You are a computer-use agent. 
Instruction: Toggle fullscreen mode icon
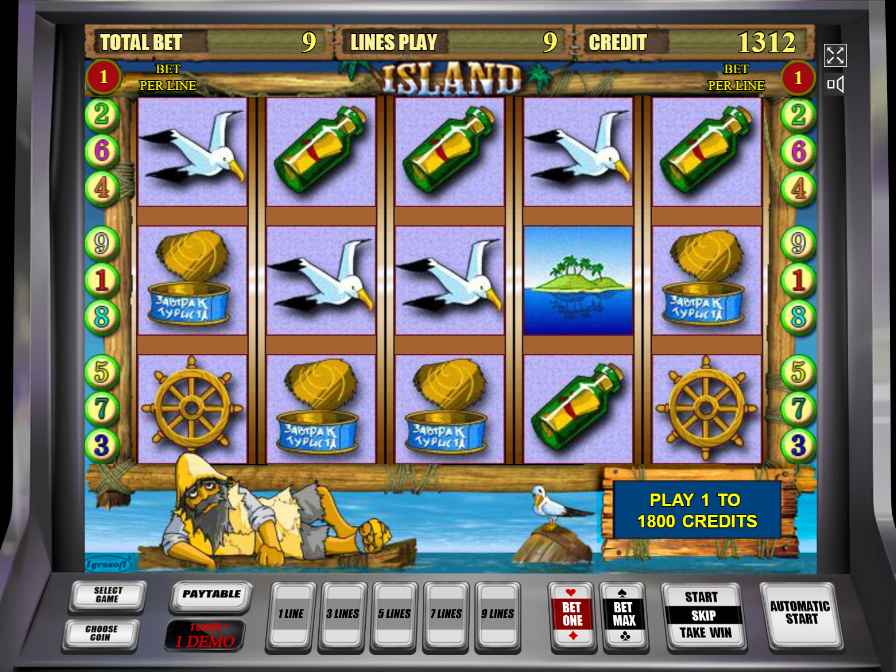point(835,56)
